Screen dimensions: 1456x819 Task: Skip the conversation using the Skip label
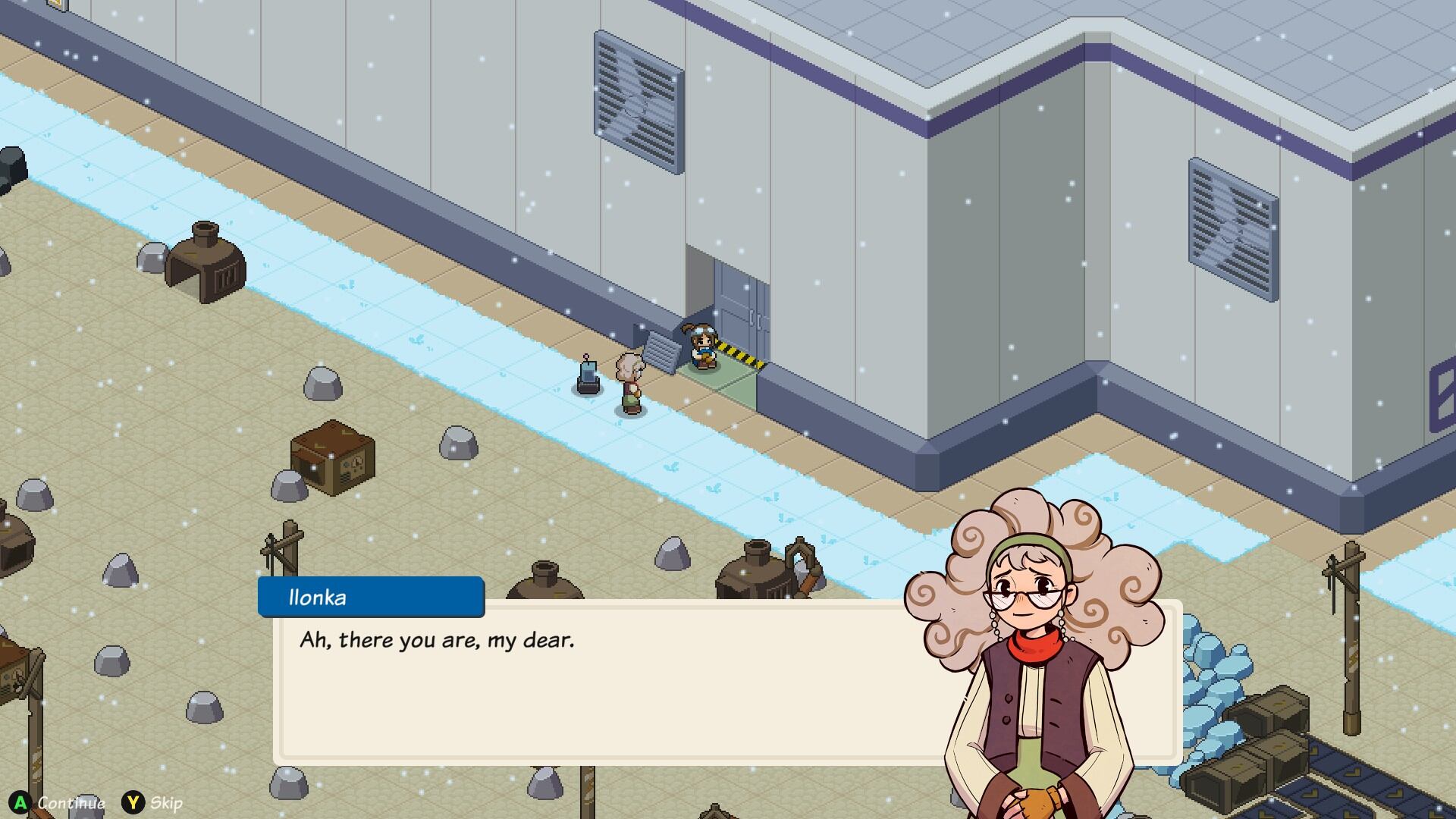tap(166, 802)
